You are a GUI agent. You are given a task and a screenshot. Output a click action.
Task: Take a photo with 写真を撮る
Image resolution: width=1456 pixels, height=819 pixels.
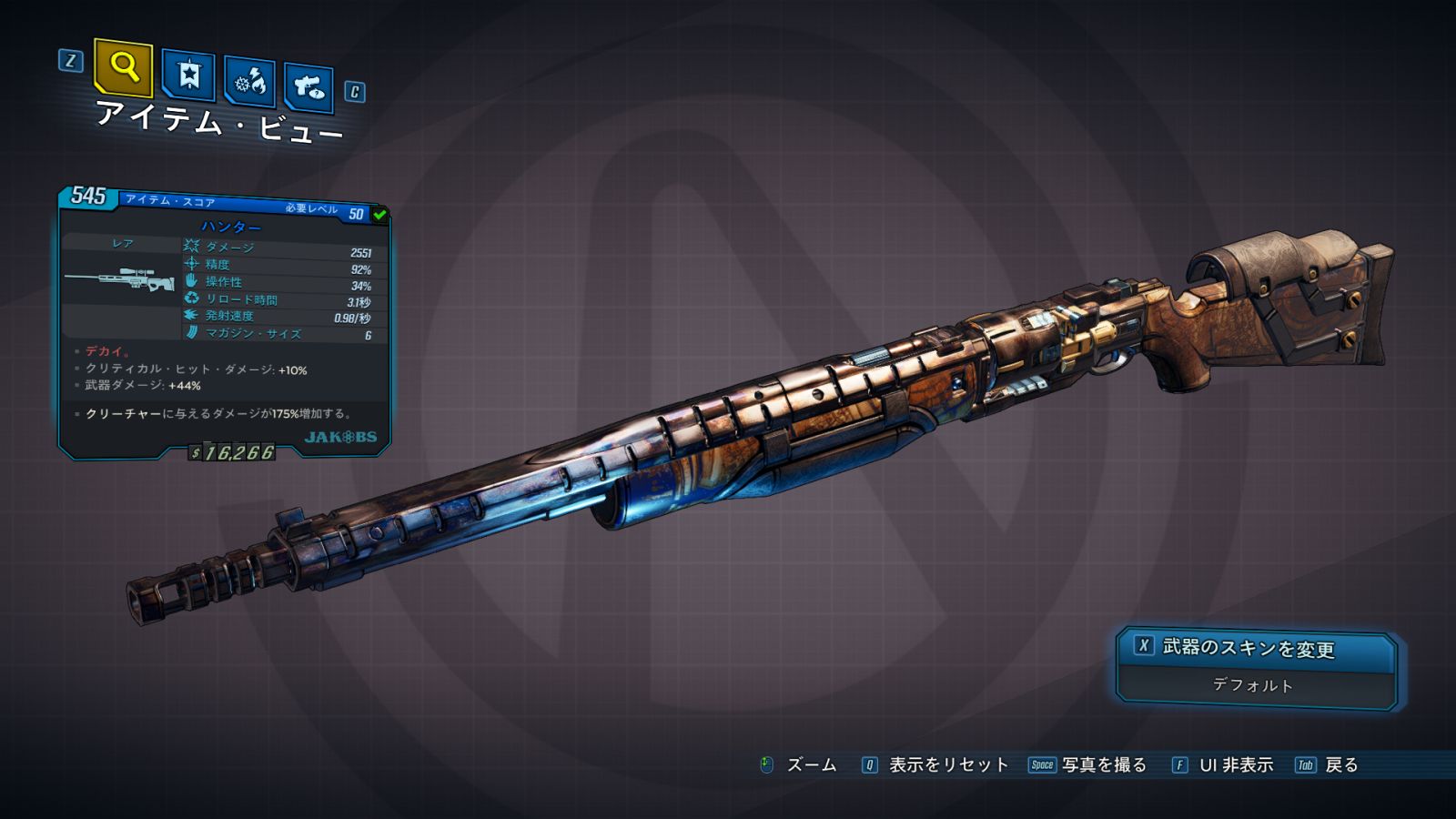pyautogui.click(x=1088, y=765)
